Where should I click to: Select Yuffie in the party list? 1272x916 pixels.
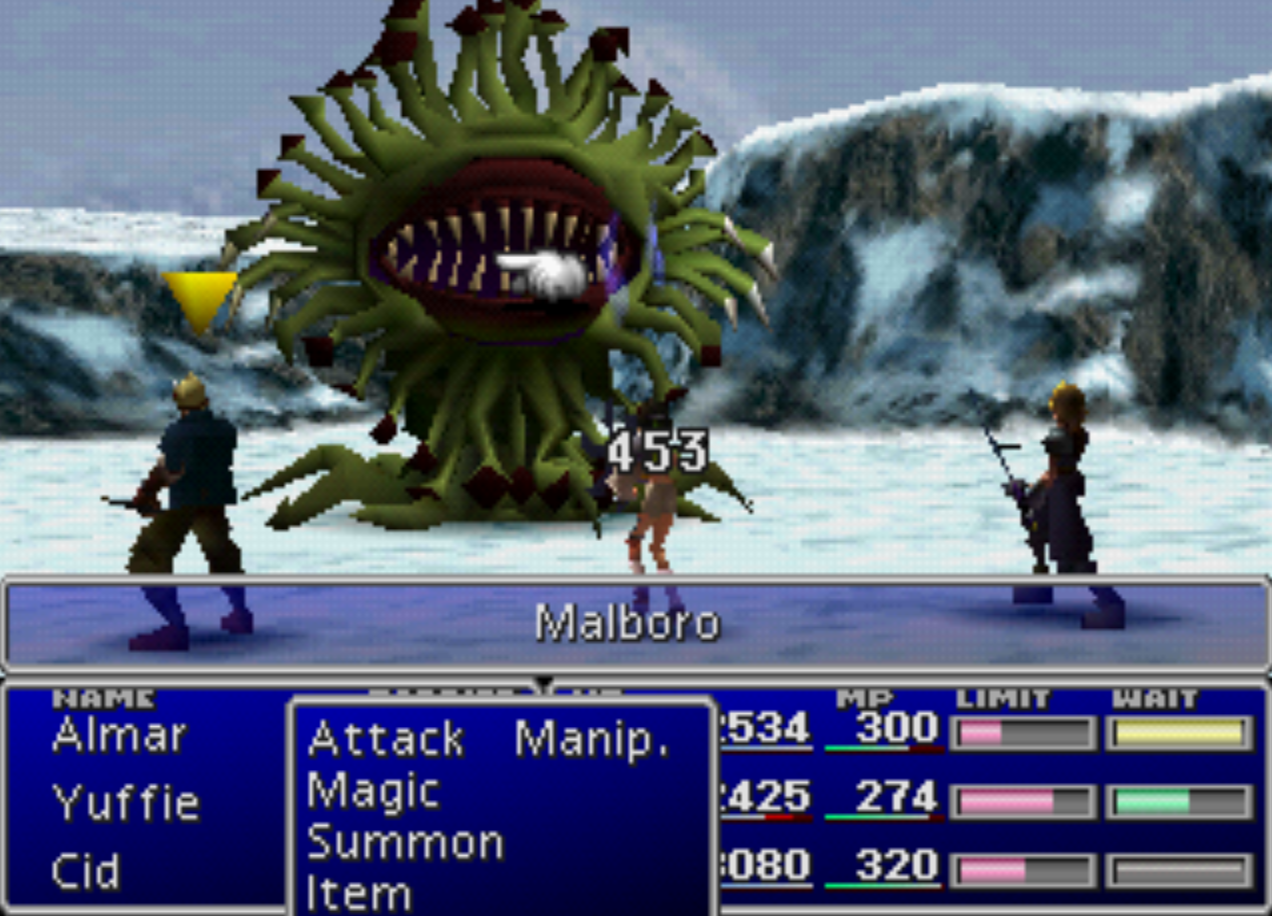[126, 802]
